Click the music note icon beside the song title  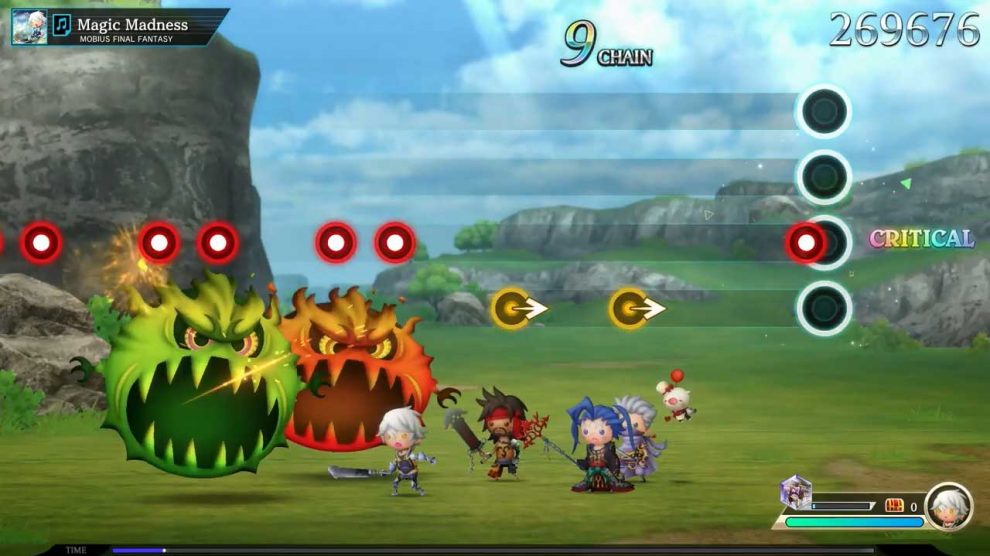point(62,25)
